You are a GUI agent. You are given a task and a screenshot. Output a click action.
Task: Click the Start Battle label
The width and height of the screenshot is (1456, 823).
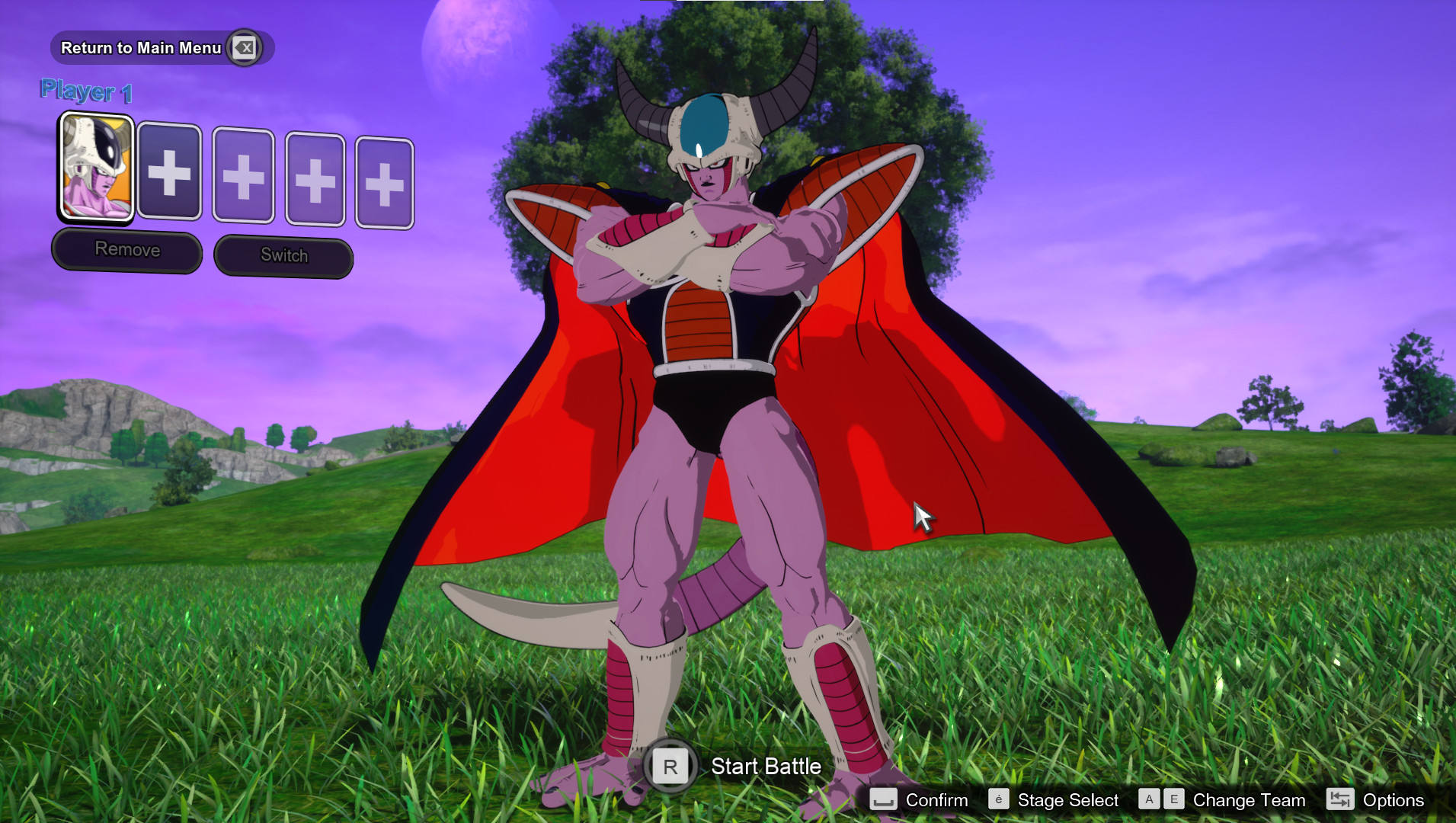click(x=764, y=767)
